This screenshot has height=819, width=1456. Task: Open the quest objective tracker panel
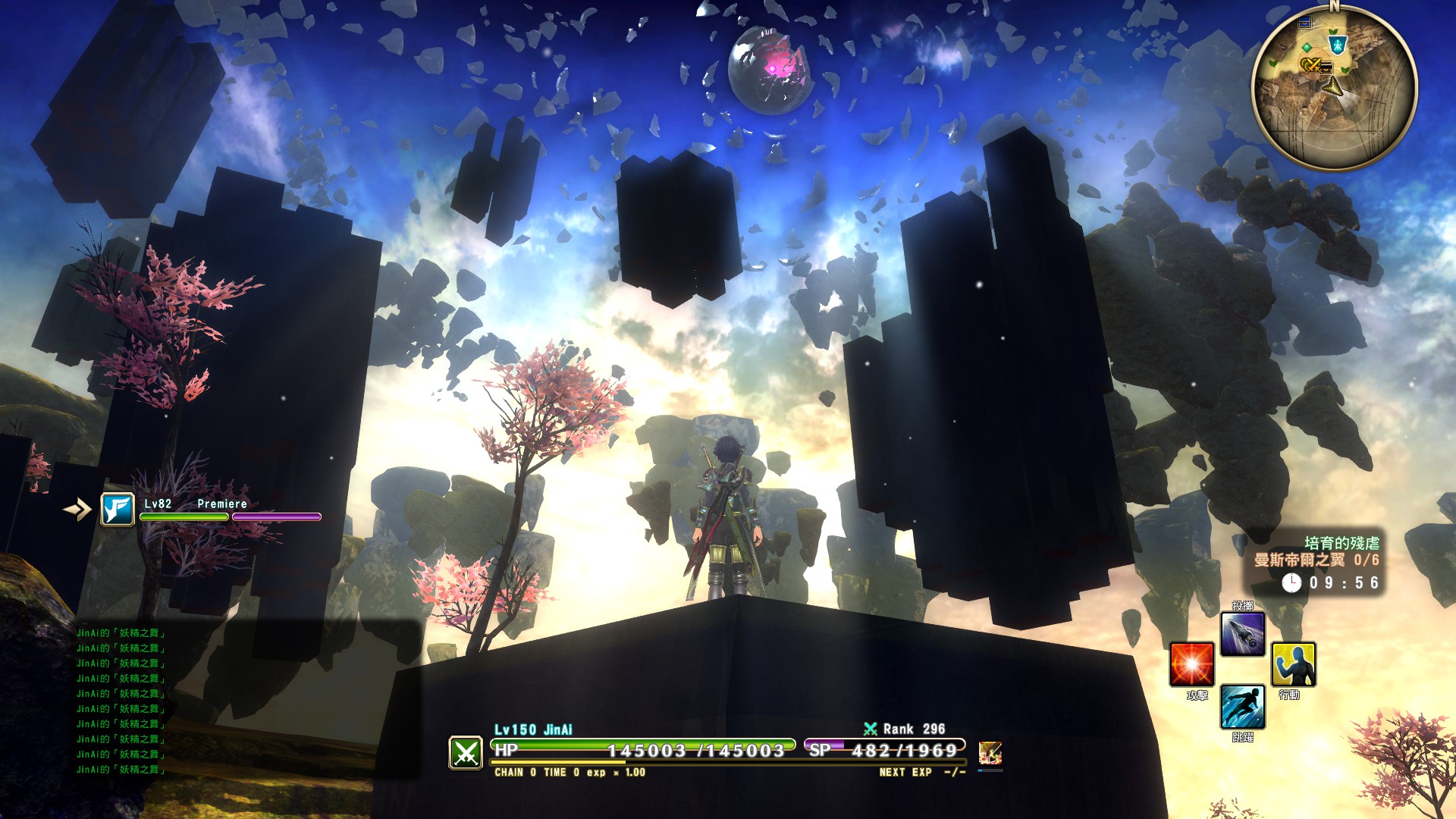point(1318,562)
